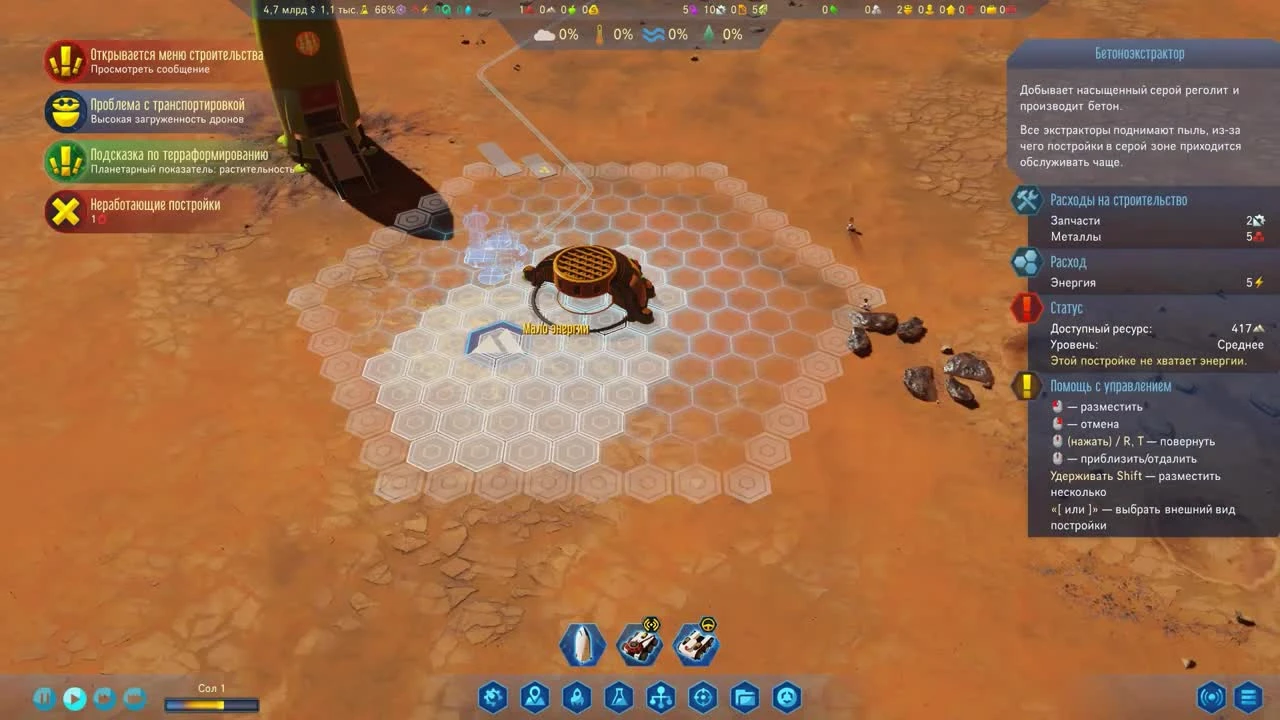The image size is (1280, 720).
Task: Click the Sol 1 day progress bar
Action: click(x=210, y=704)
